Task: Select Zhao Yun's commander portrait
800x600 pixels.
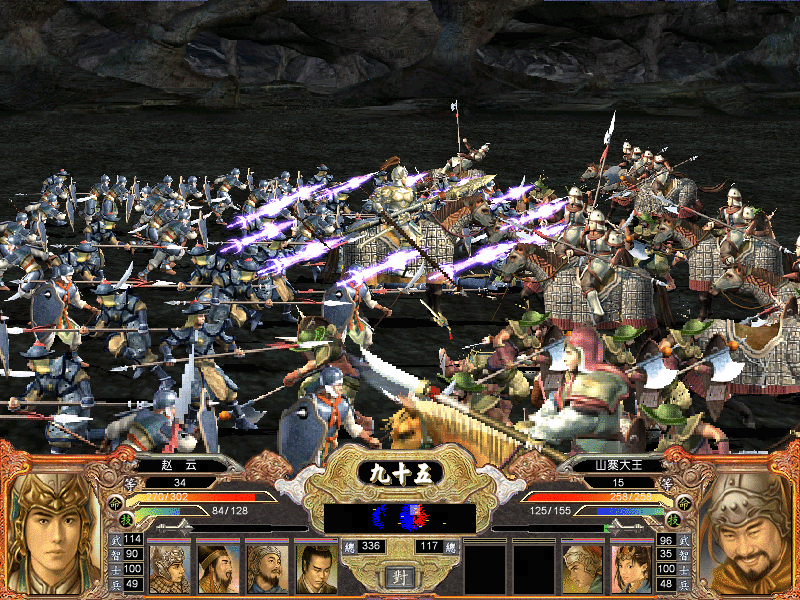Action: [51, 533]
